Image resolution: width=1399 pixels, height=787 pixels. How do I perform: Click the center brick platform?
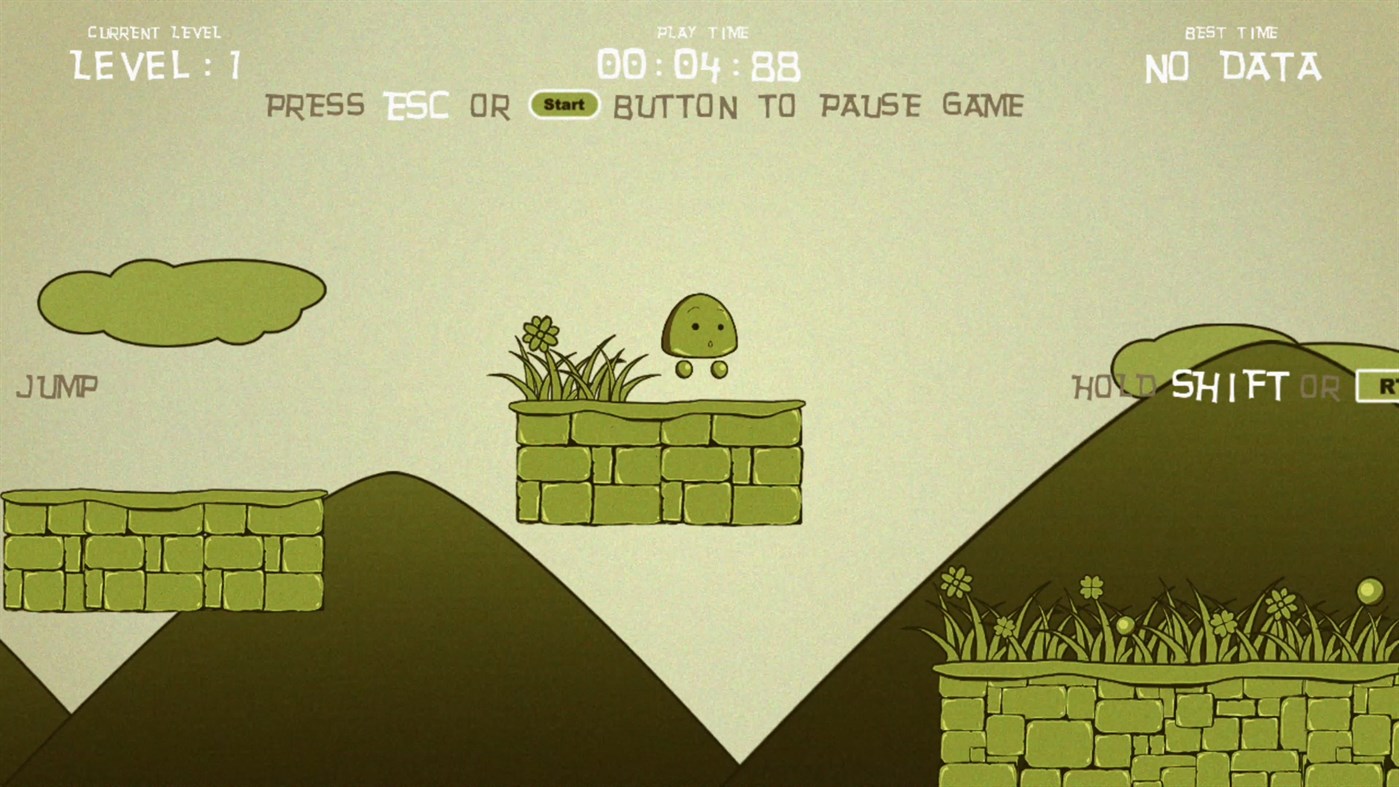(658, 465)
